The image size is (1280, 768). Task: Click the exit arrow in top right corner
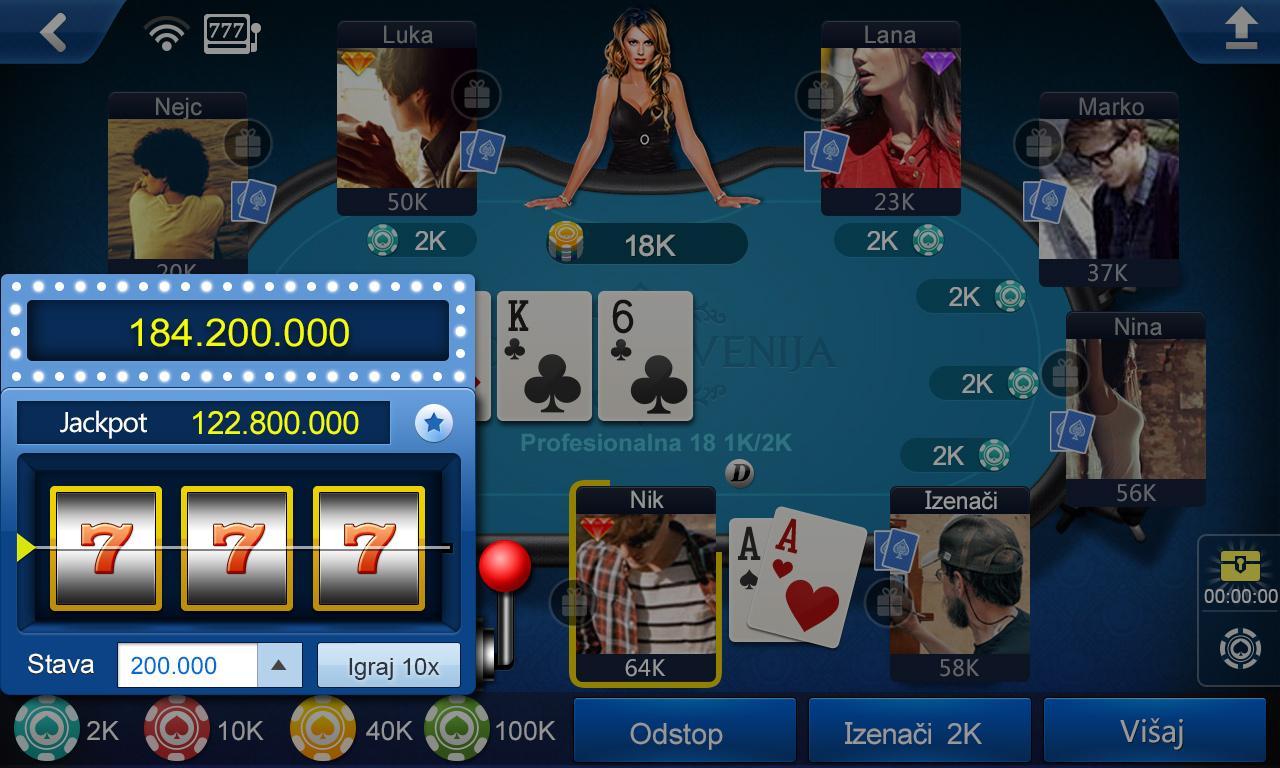pyautogui.click(x=1243, y=30)
